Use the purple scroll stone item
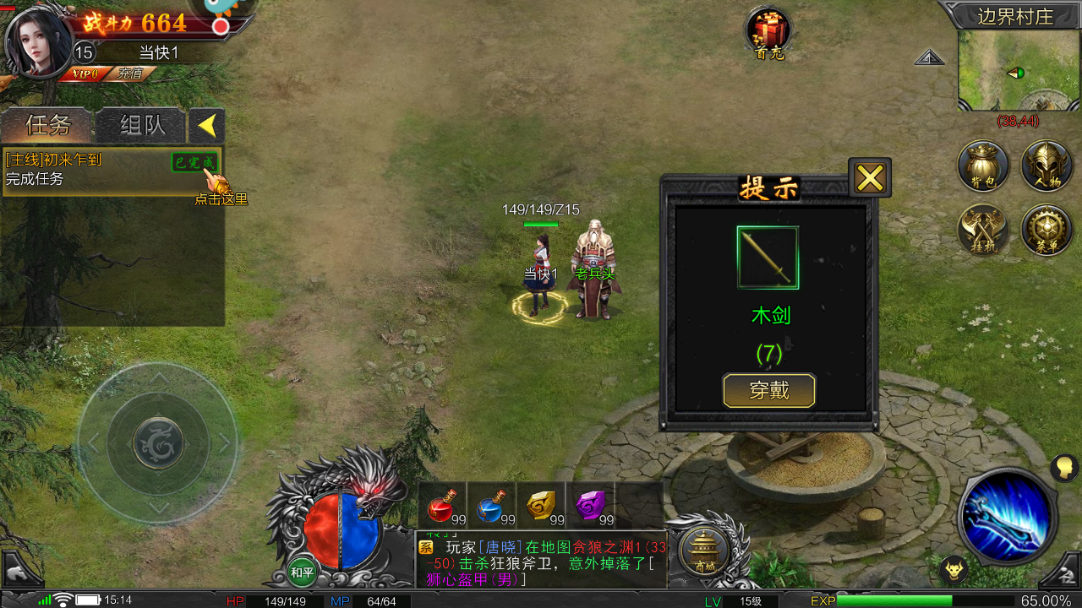This screenshot has height=608, width=1082. coord(590,507)
